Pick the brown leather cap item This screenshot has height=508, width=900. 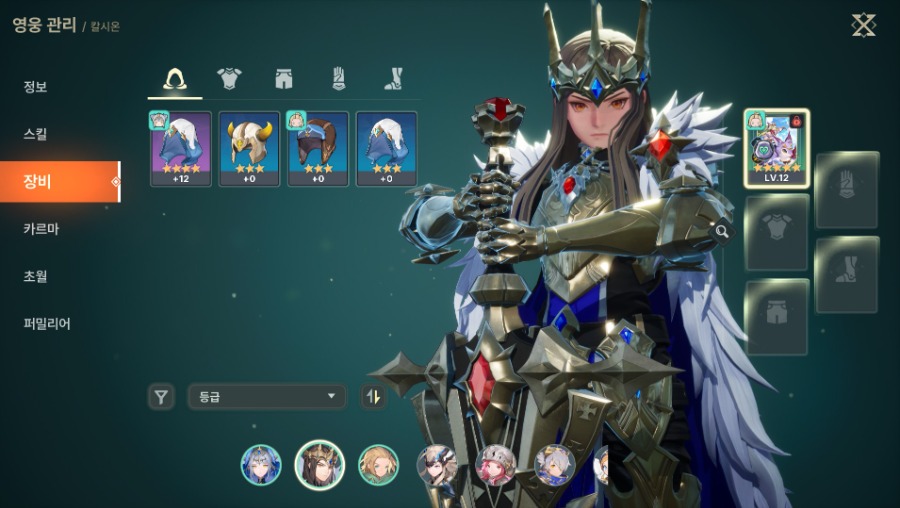click(318, 148)
